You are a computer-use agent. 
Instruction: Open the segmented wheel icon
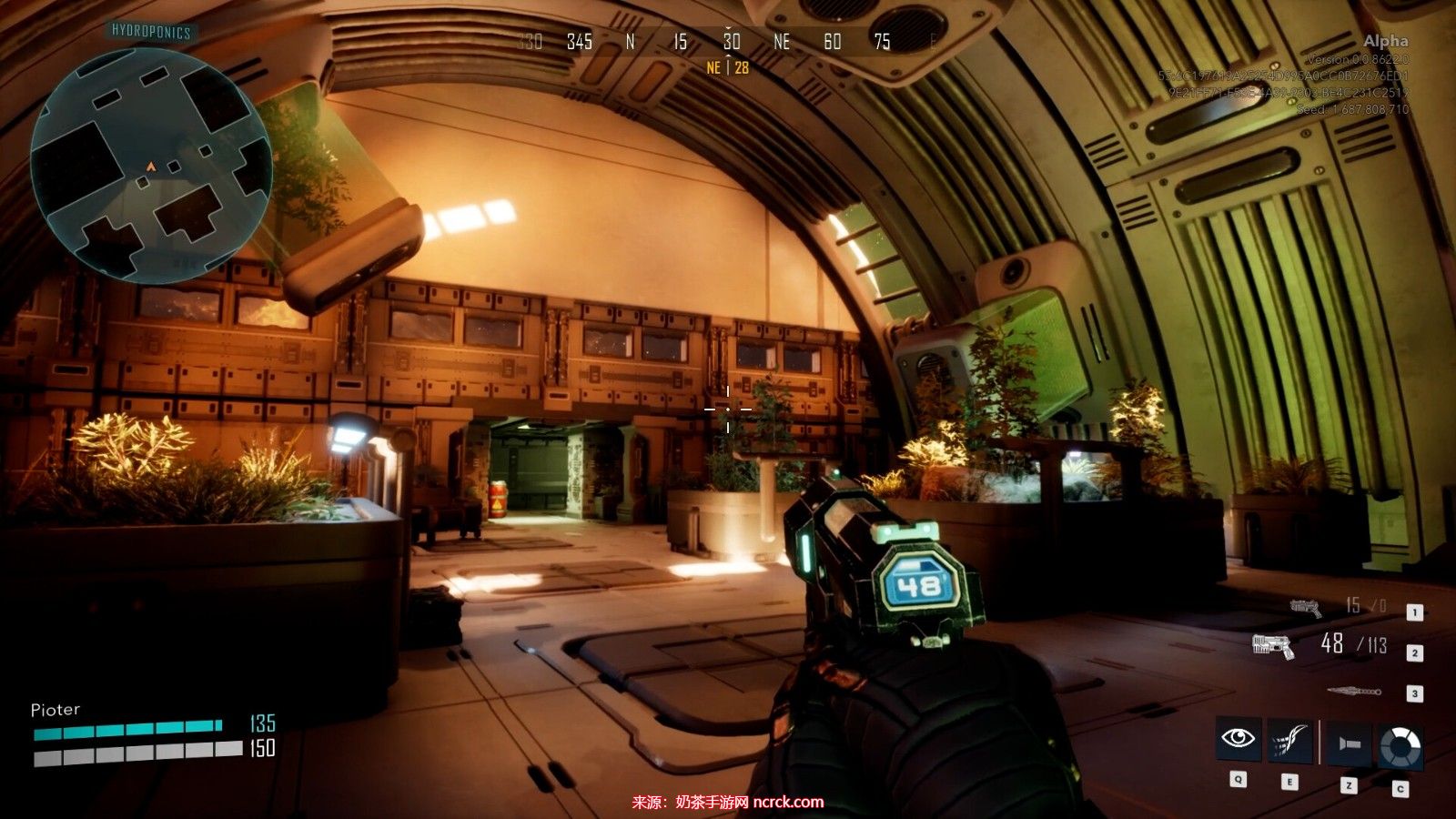(x=1400, y=746)
